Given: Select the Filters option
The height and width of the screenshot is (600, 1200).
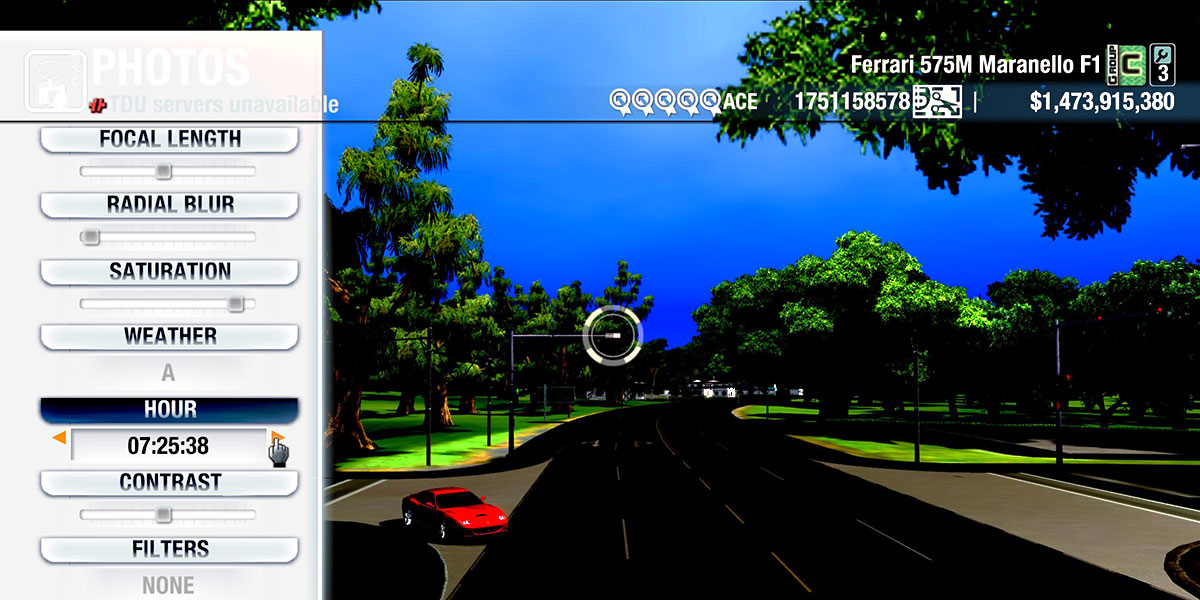Looking at the screenshot, I should 169,549.
